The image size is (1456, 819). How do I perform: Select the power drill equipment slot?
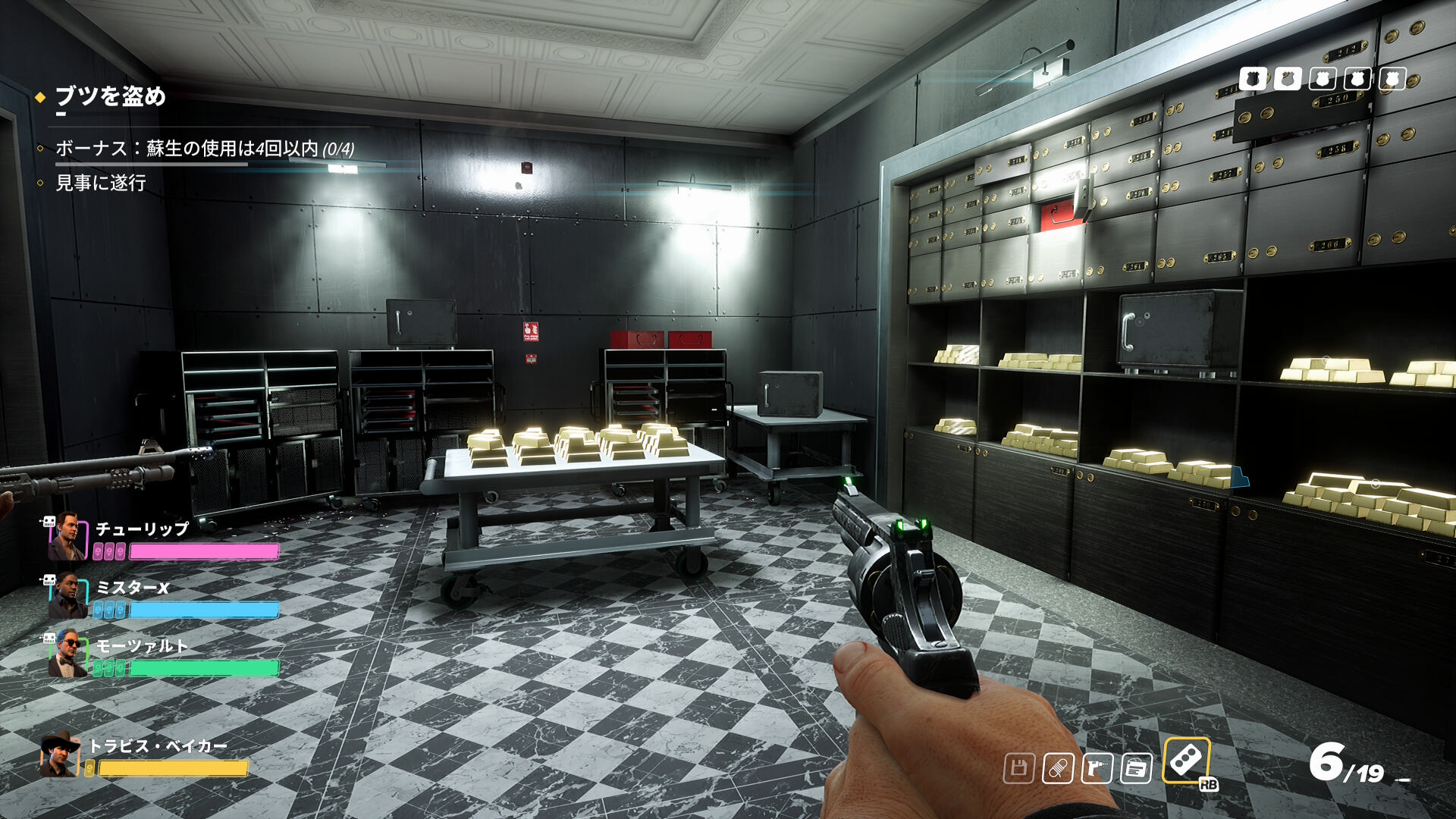pos(1097,769)
